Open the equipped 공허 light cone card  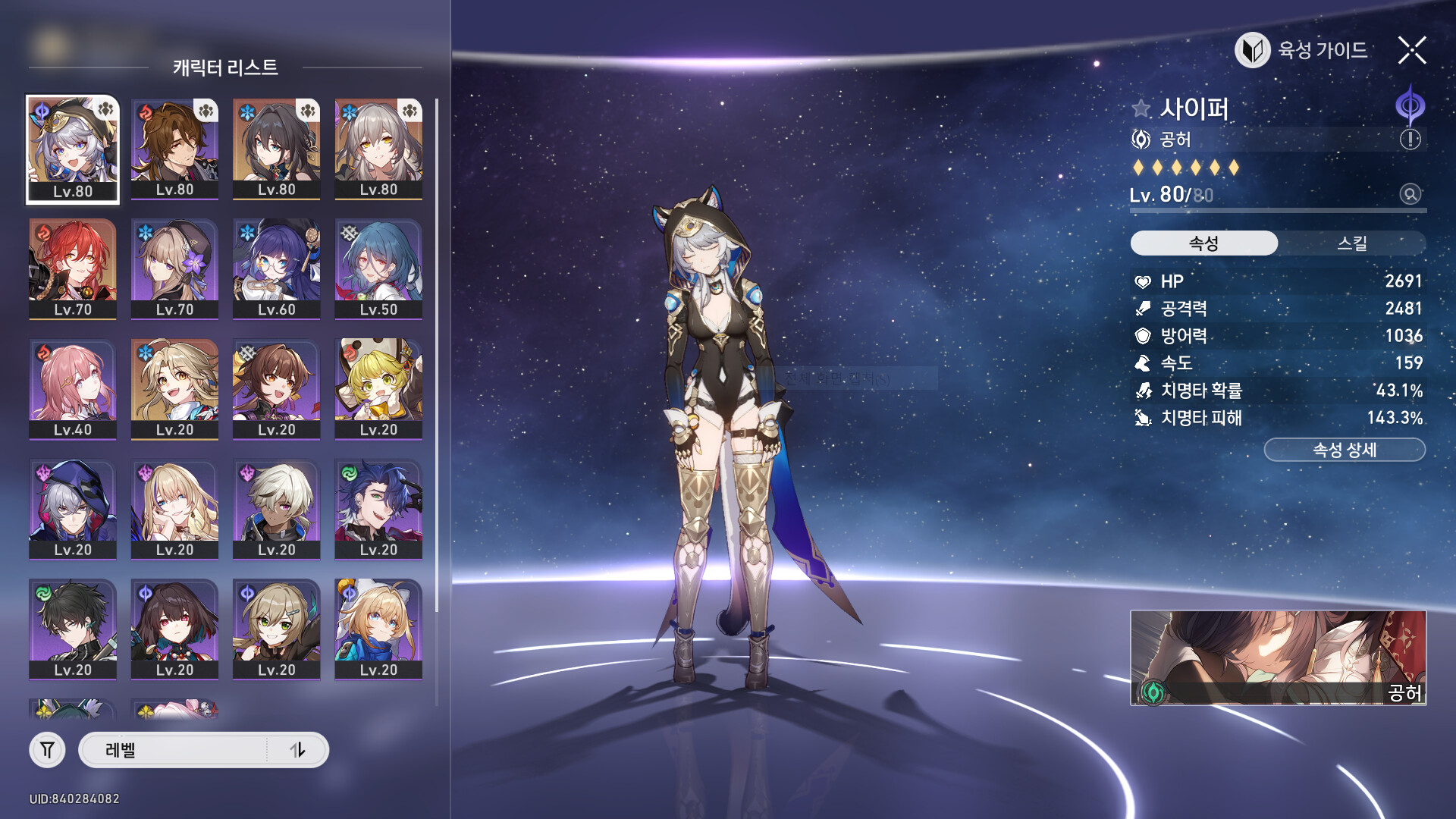coord(1277,657)
